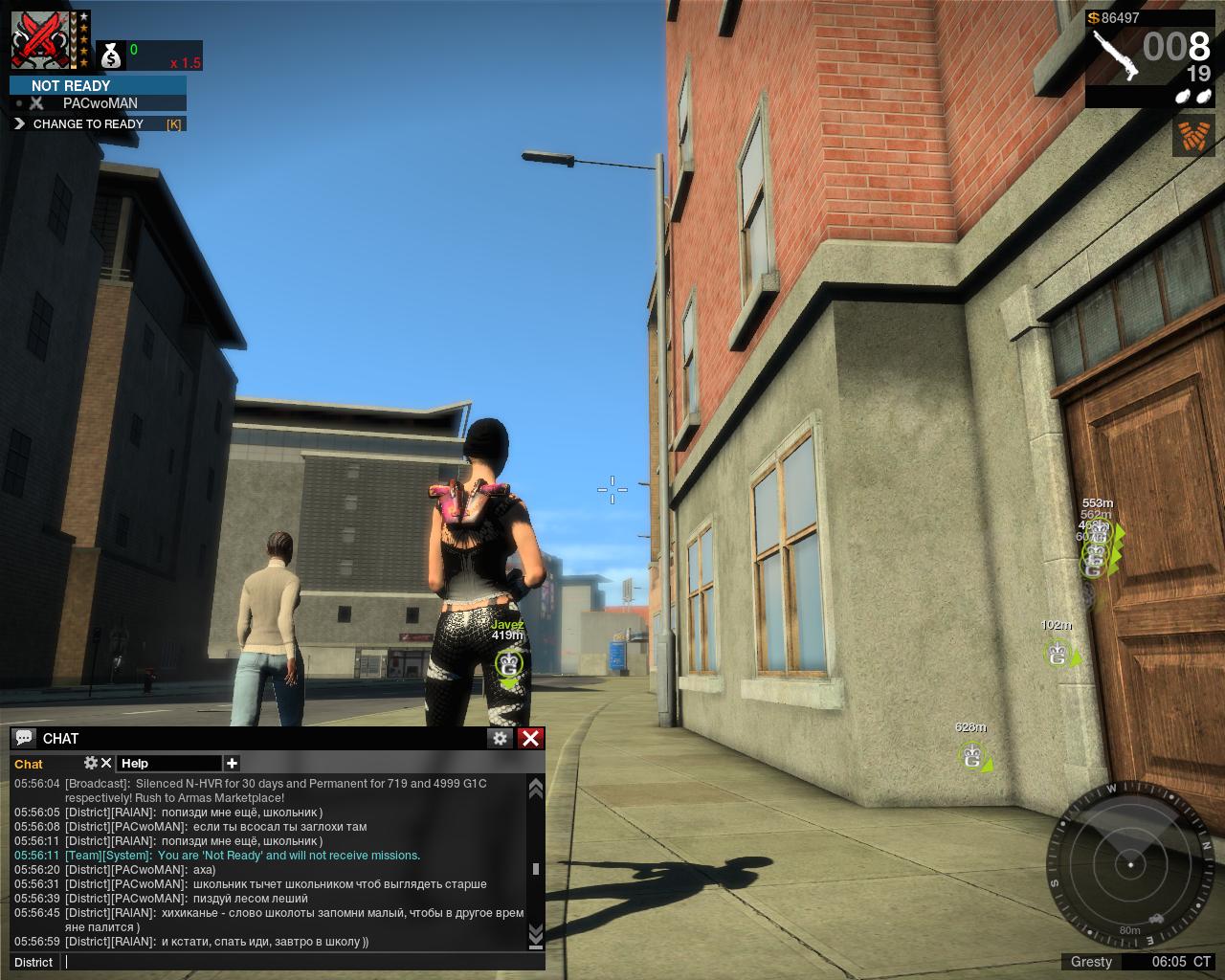Image resolution: width=1225 pixels, height=980 pixels.
Task: Select the crossed red guns gang emblem
Action: coord(41,40)
